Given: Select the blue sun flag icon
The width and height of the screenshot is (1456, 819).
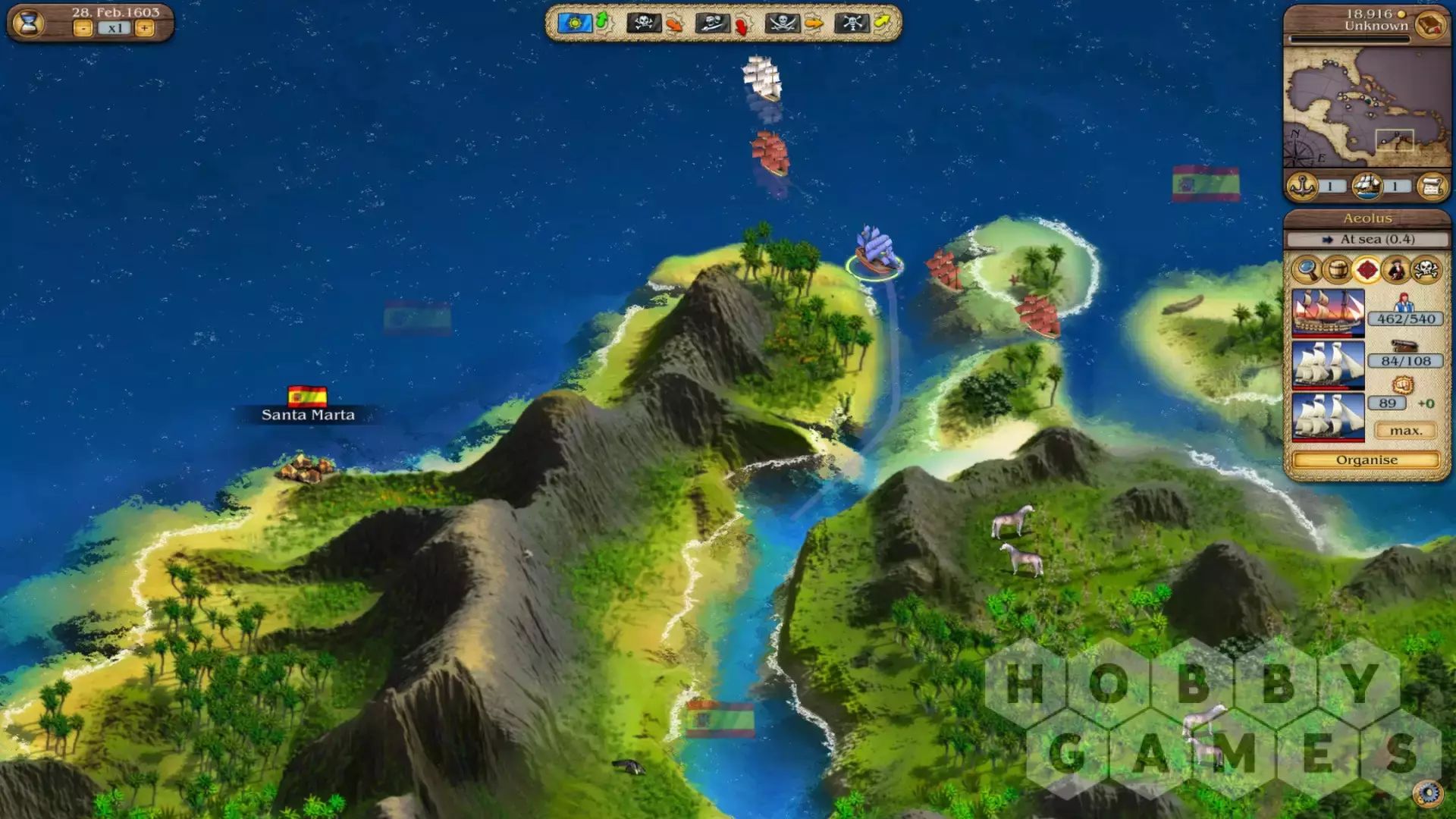Looking at the screenshot, I should (574, 23).
